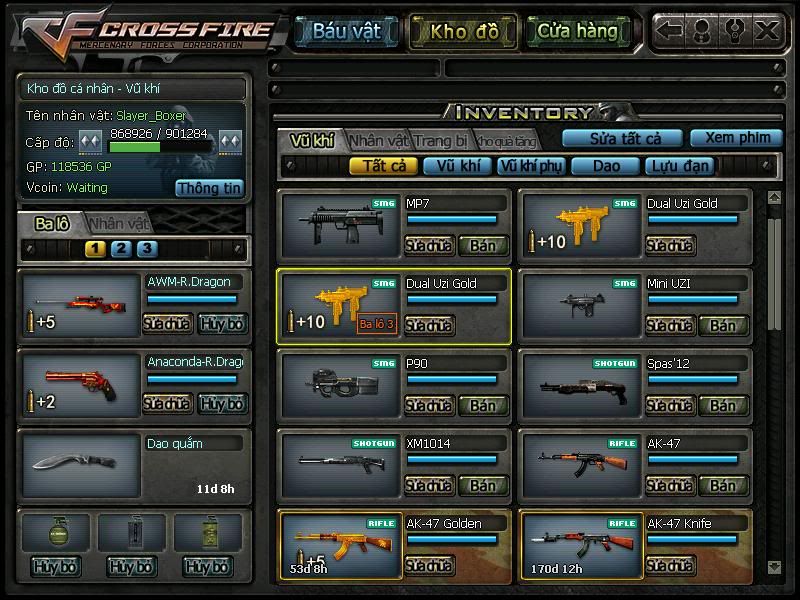Image resolution: width=800 pixels, height=600 pixels.
Task: Show only Dao knives
Action: click(x=606, y=166)
